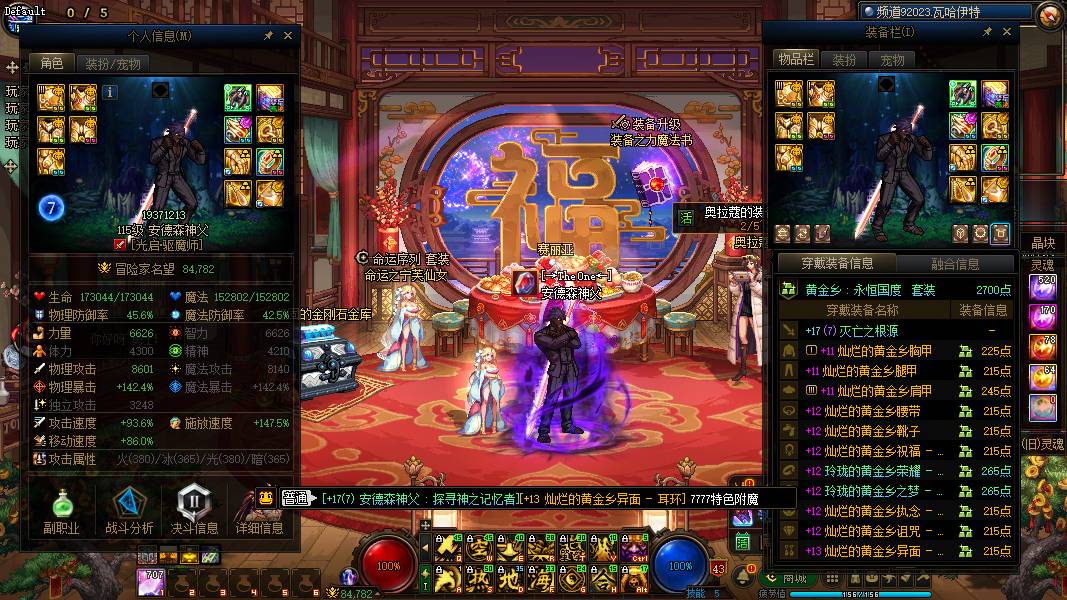
Task: Open 副职业 sub-profession panel
Action: [61, 508]
